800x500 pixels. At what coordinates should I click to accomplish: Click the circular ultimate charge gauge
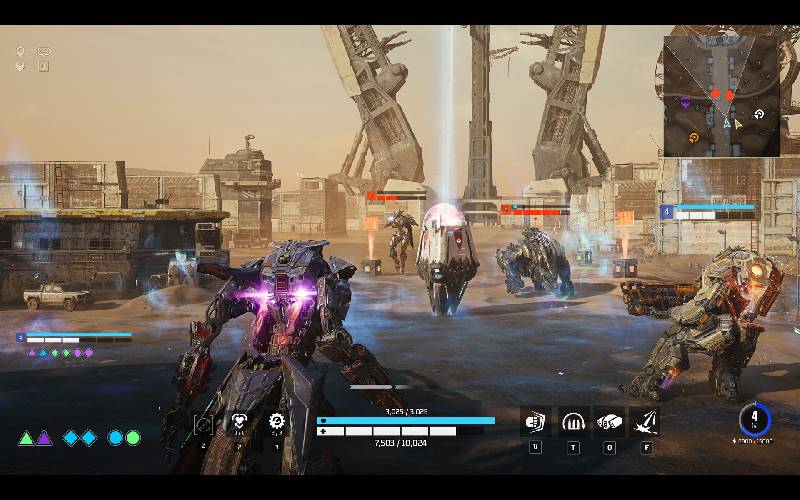pyautogui.click(x=757, y=417)
